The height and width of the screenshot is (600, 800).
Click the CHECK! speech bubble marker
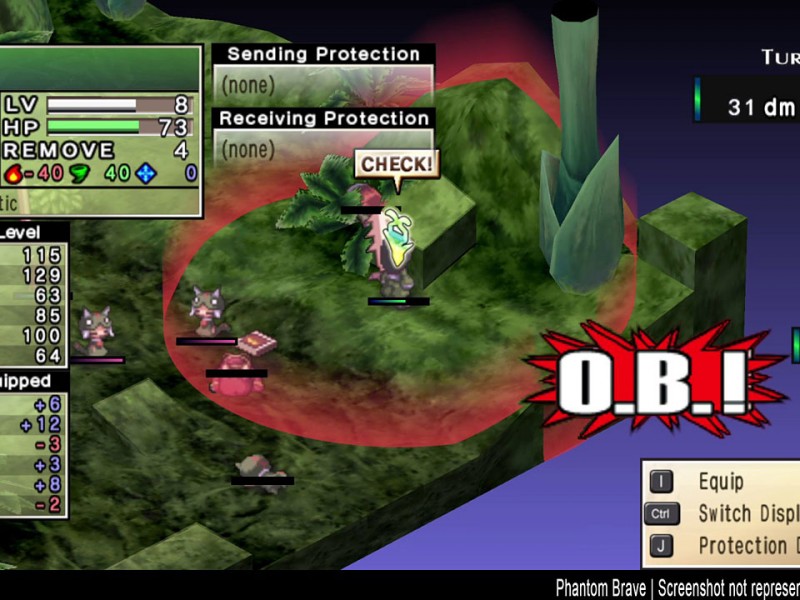tap(397, 165)
